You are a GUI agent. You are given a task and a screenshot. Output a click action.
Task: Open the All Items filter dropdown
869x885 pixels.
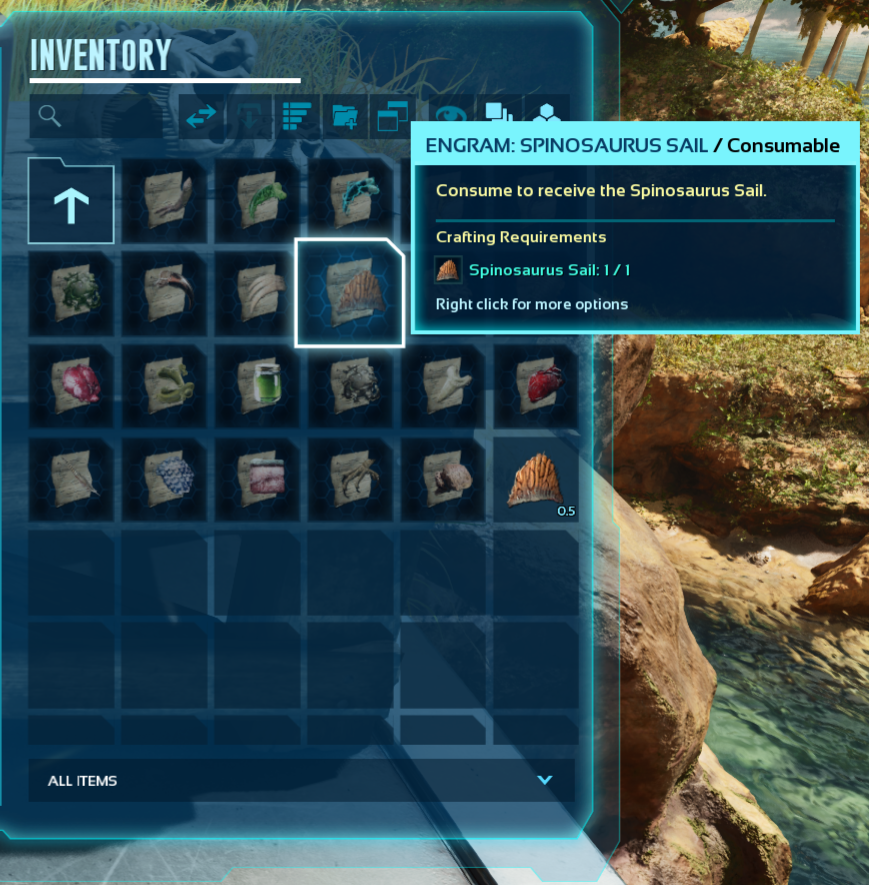pos(301,780)
